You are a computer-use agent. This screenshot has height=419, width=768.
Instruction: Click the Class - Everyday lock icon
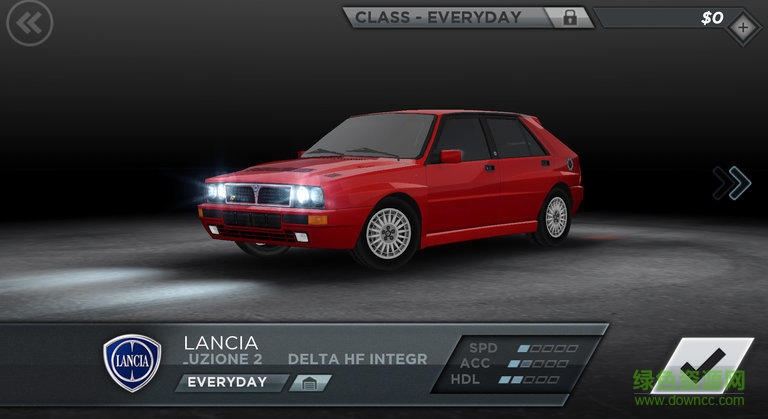coord(570,17)
